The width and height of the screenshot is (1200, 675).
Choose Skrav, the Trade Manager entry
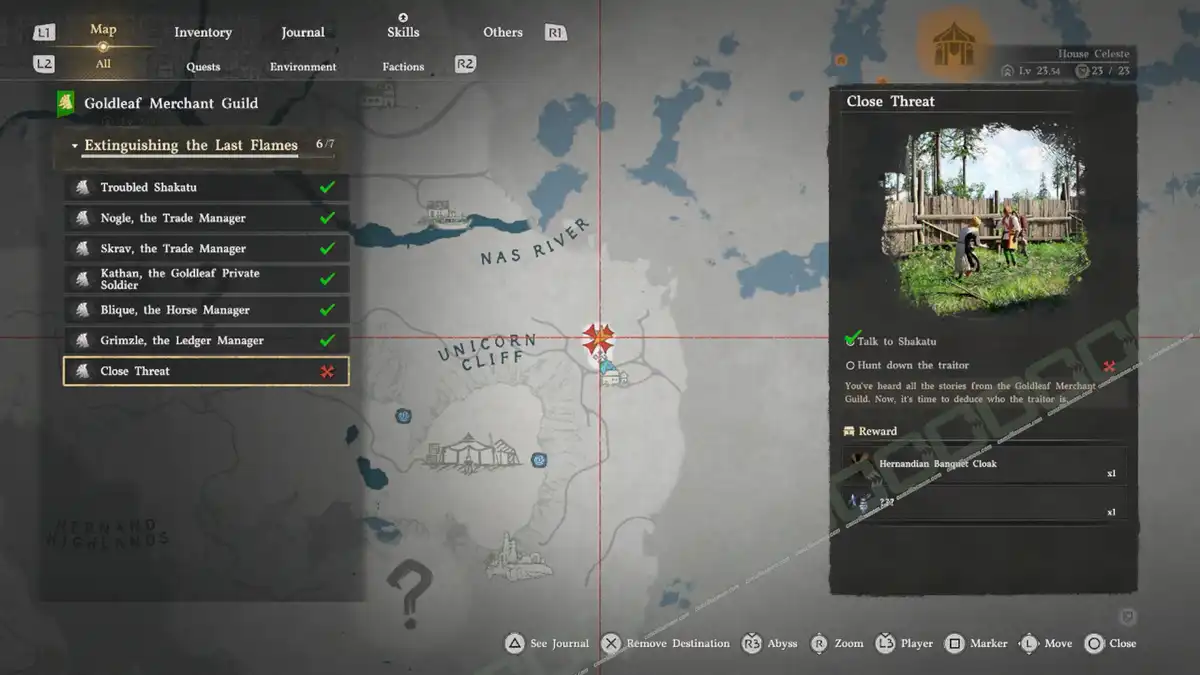point(206,248)
